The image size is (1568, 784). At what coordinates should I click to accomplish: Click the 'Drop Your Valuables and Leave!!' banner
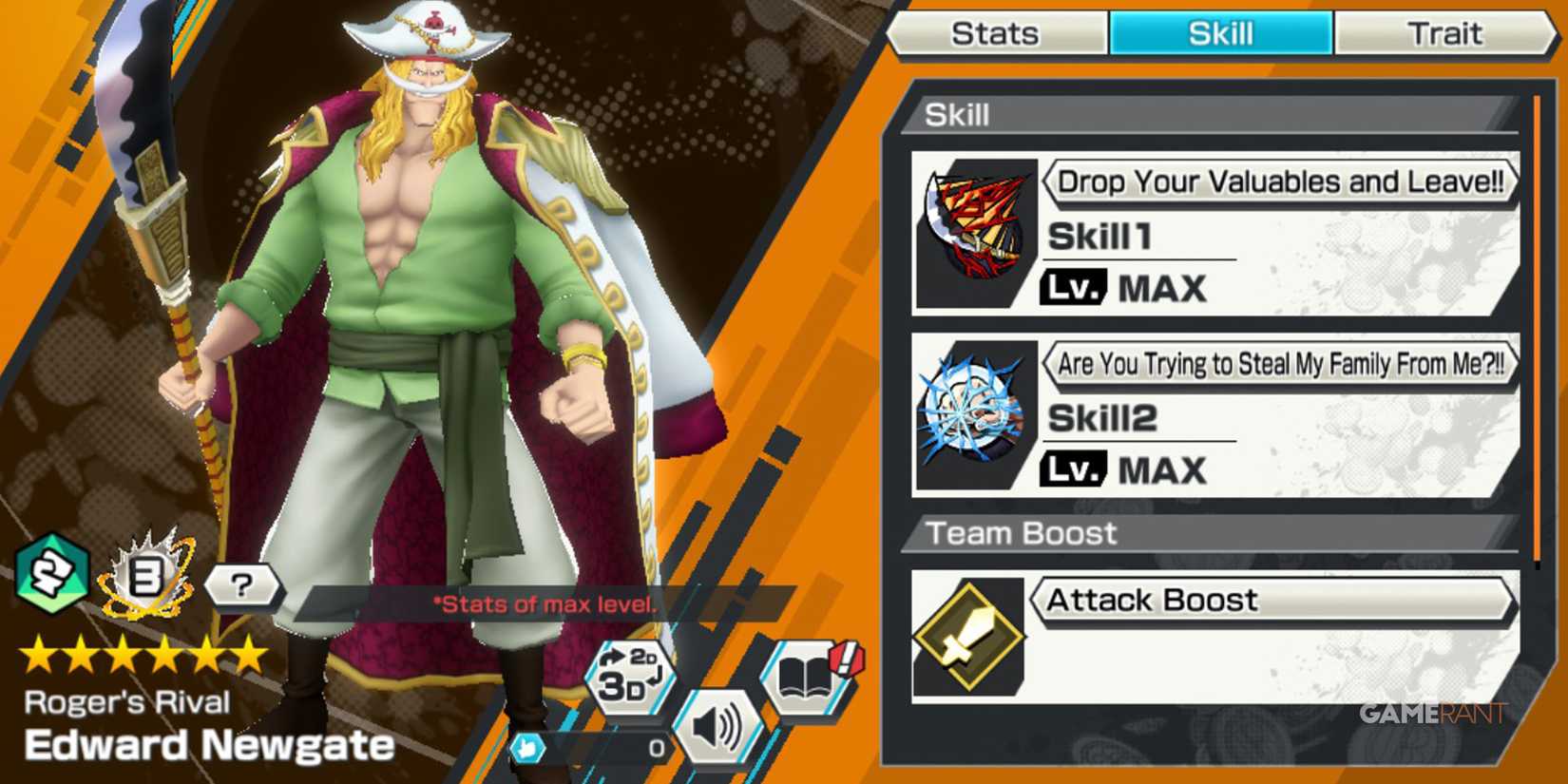point(1281,181)
